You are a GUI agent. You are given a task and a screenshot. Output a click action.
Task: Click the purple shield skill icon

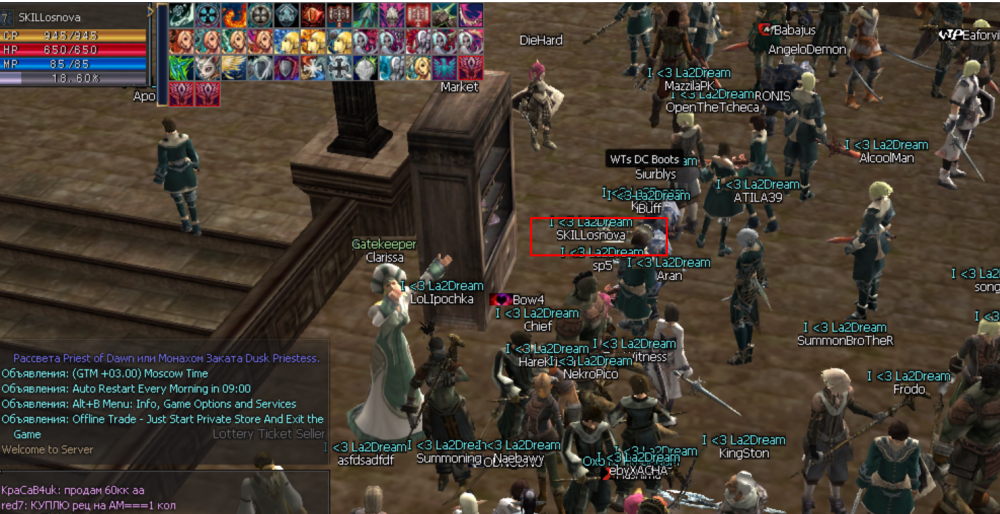click(285, 67)
